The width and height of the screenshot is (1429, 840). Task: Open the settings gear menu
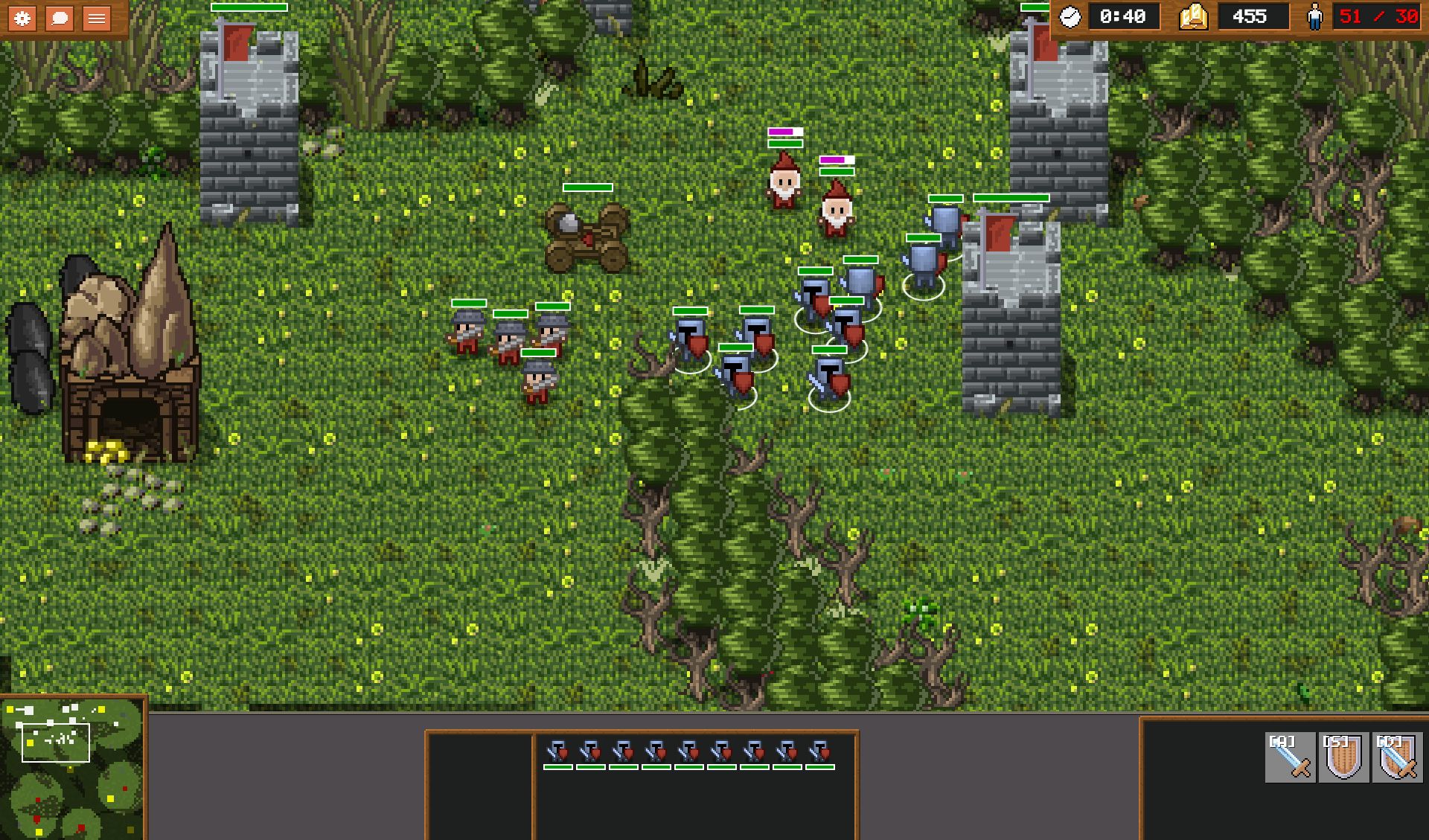[x=22, y=18]
